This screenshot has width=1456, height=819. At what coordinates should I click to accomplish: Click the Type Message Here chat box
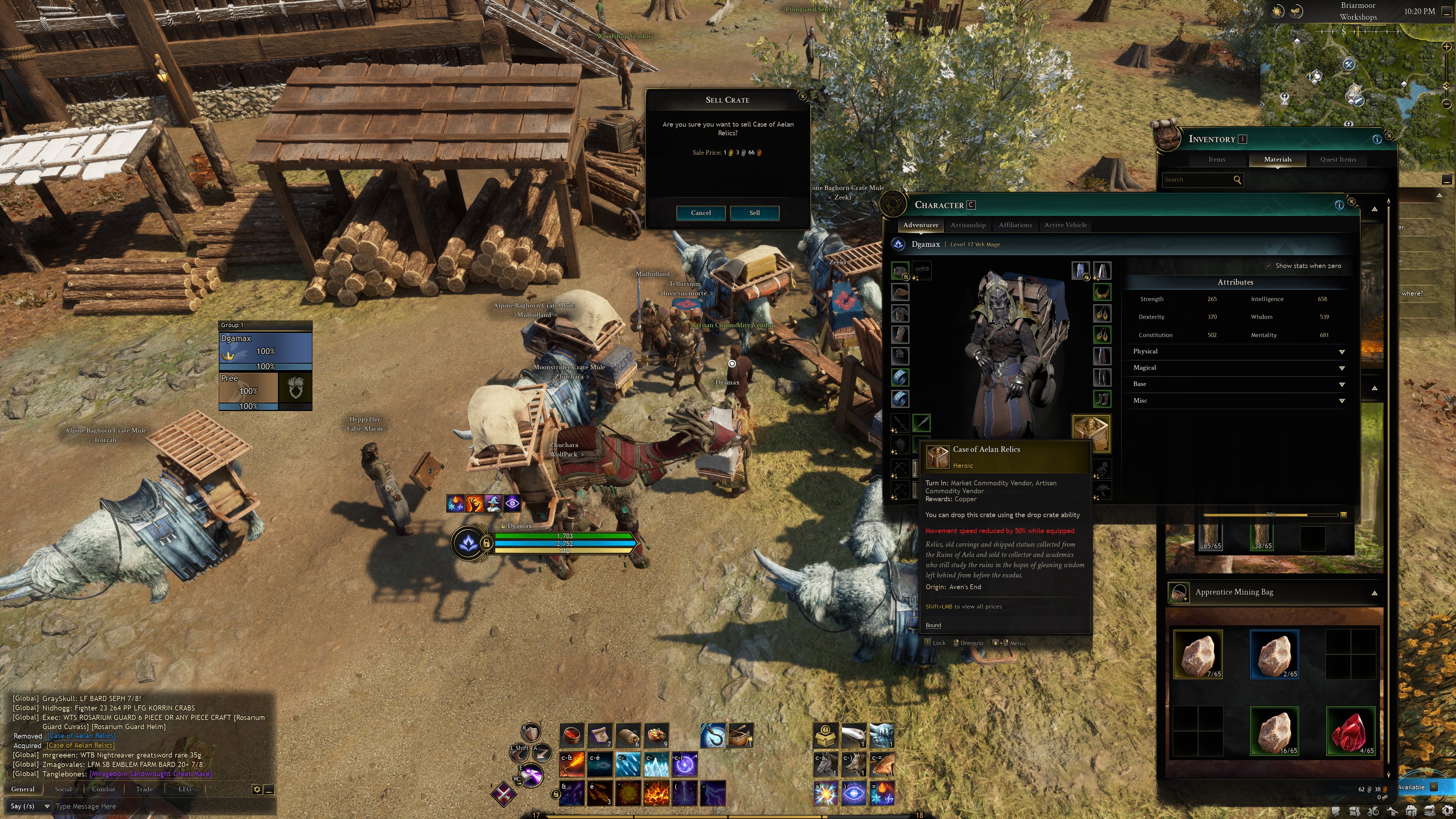pyautogui.click(x=152, y=806)
